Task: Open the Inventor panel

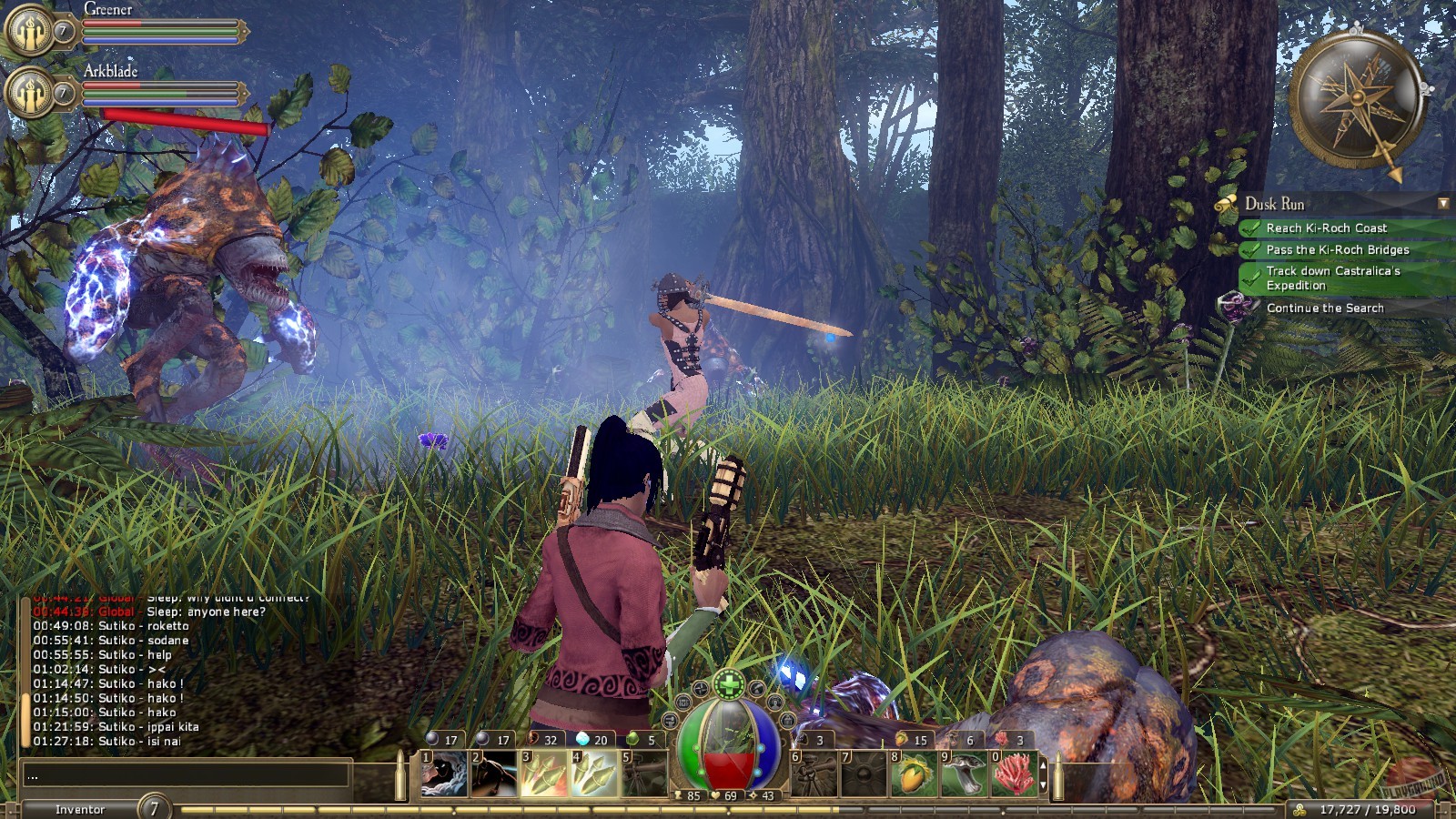Action: click(x=82, y=808)
